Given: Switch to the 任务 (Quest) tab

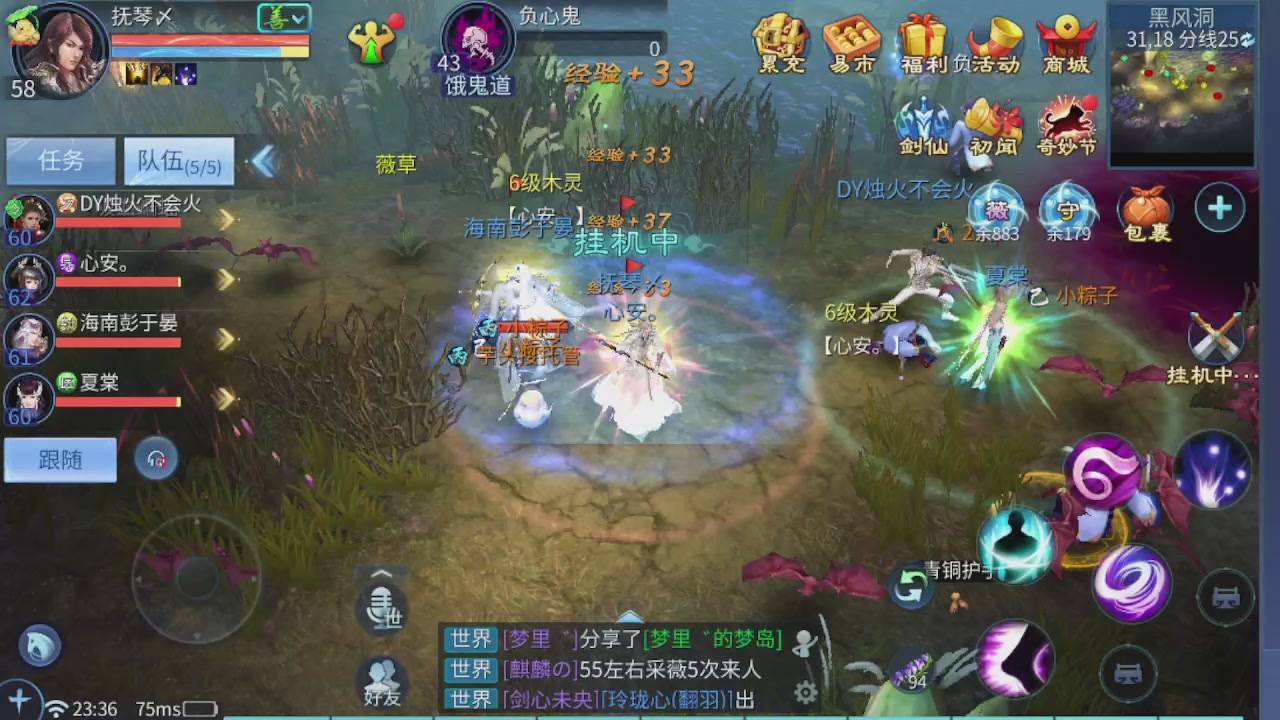Looking at the screenshot, I should 59,161.
